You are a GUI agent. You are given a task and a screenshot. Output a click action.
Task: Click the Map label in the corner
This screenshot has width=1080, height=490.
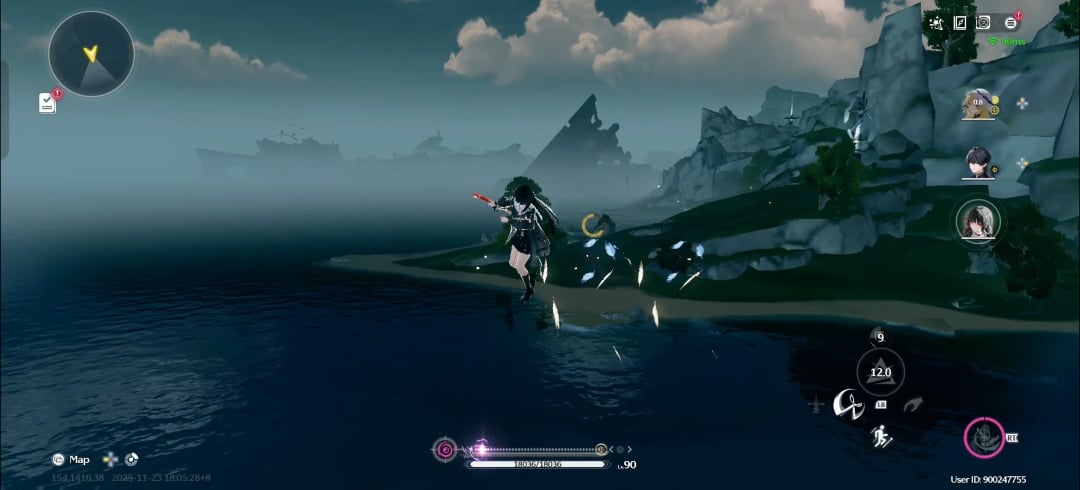(78, 460)
